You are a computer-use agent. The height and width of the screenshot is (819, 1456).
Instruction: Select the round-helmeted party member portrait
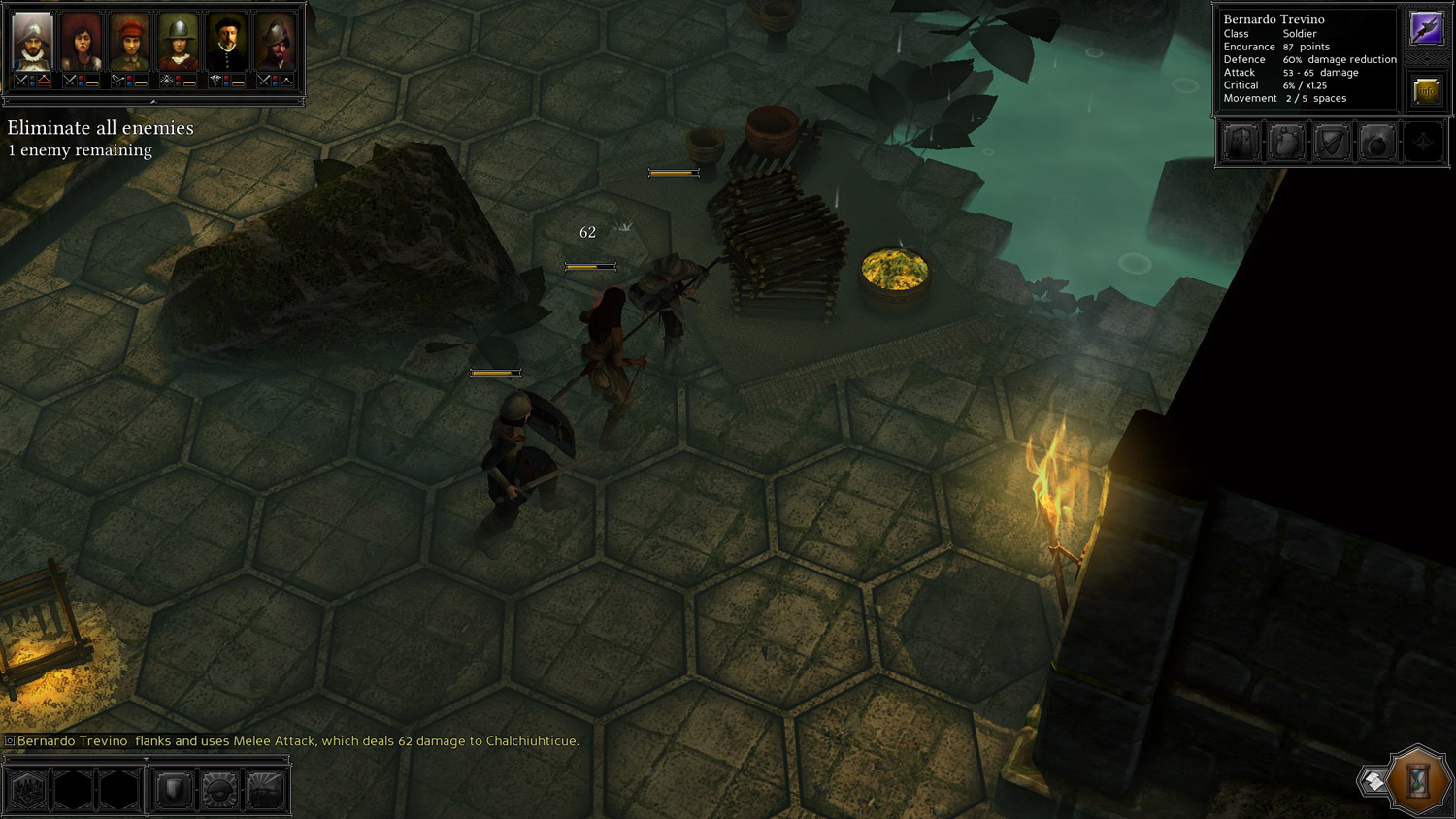[x=178, y=43]
